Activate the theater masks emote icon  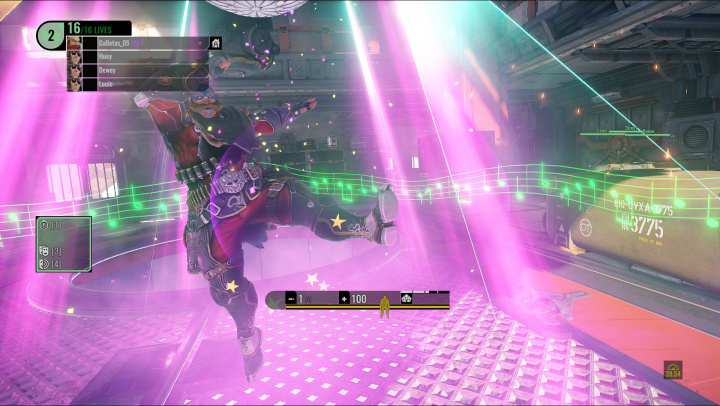click(44, 251)
